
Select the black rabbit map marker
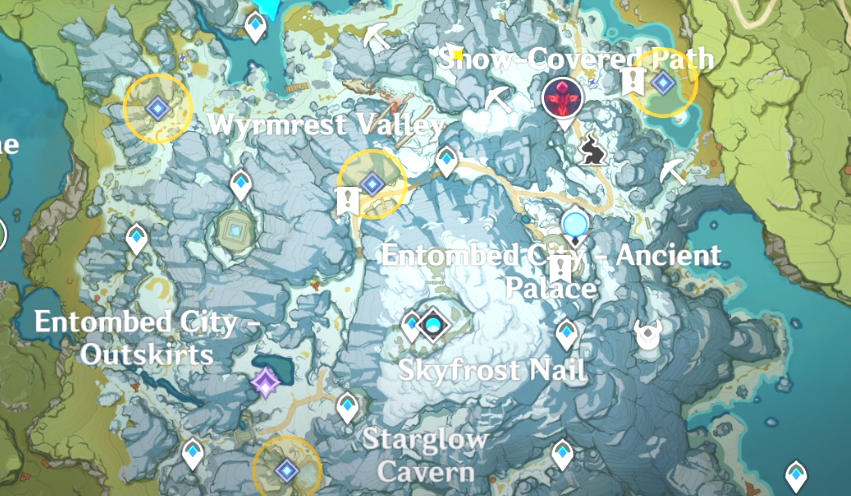pos(591,151)
